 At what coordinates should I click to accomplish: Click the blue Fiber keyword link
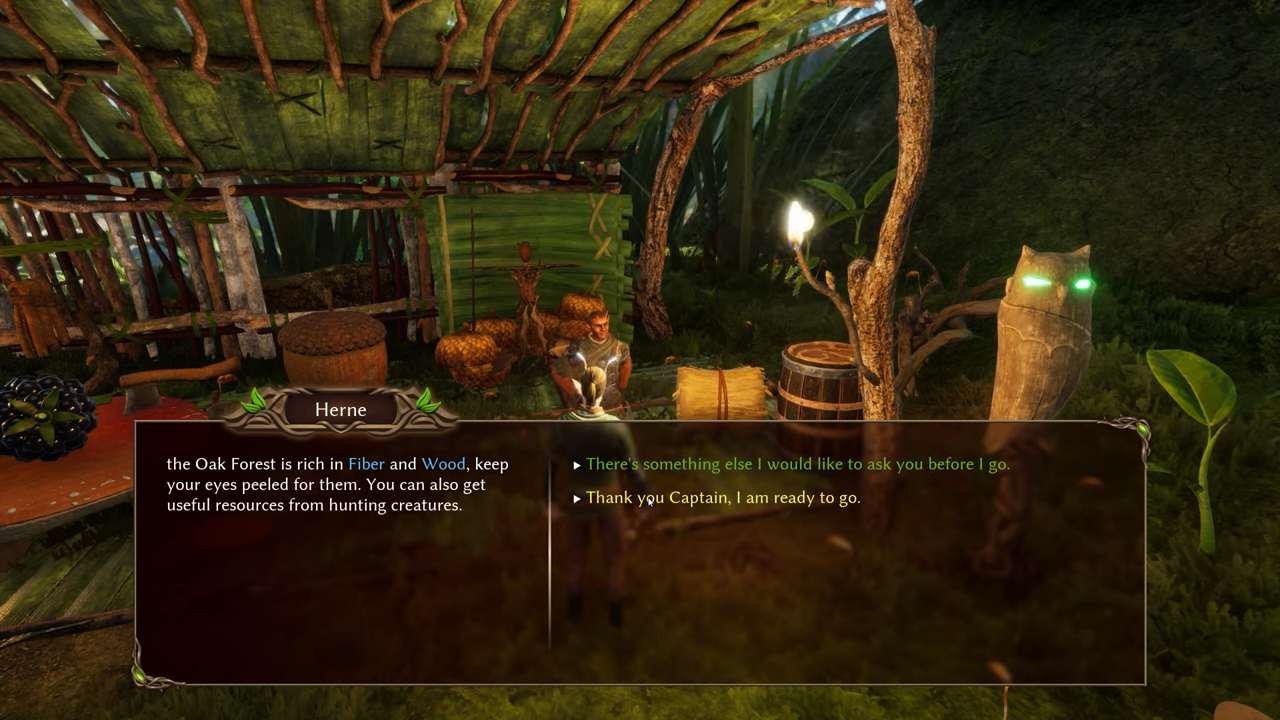point(366,464)
